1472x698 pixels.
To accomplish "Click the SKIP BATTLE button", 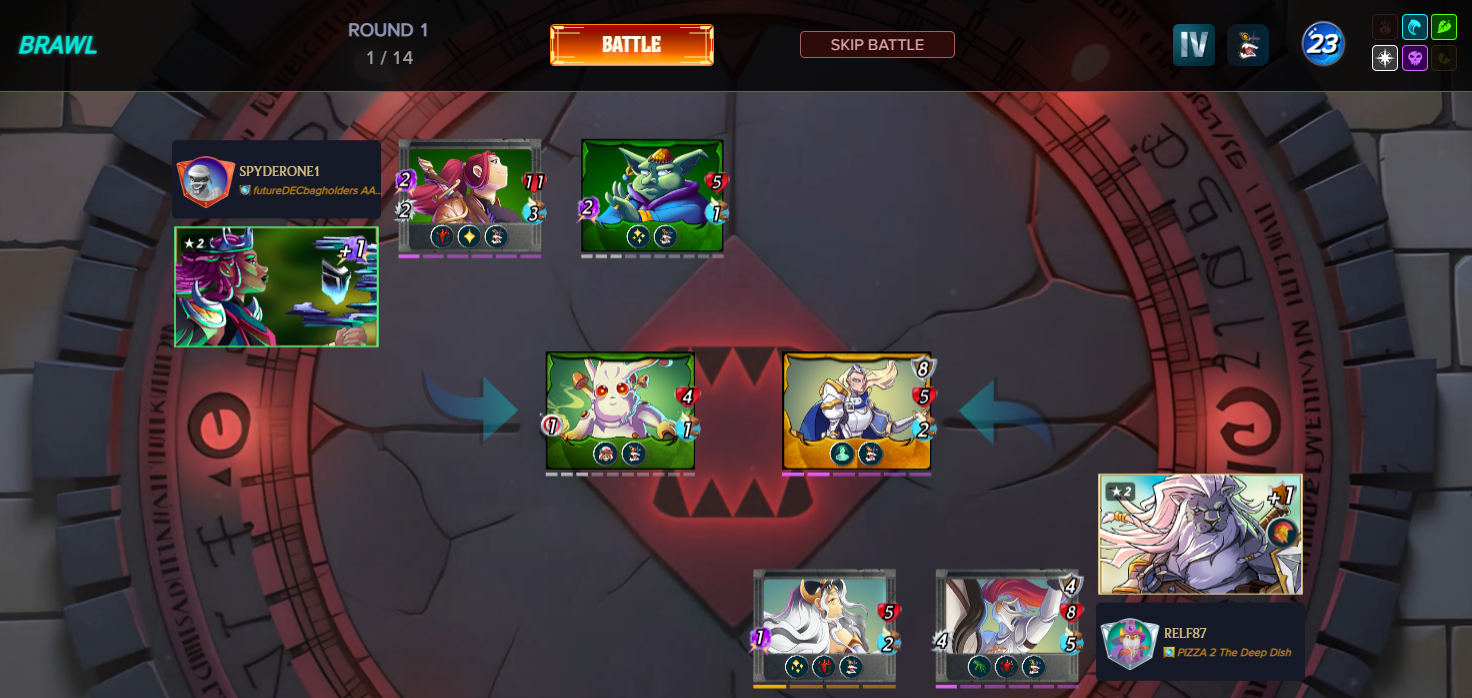I will tap(877, 45).
